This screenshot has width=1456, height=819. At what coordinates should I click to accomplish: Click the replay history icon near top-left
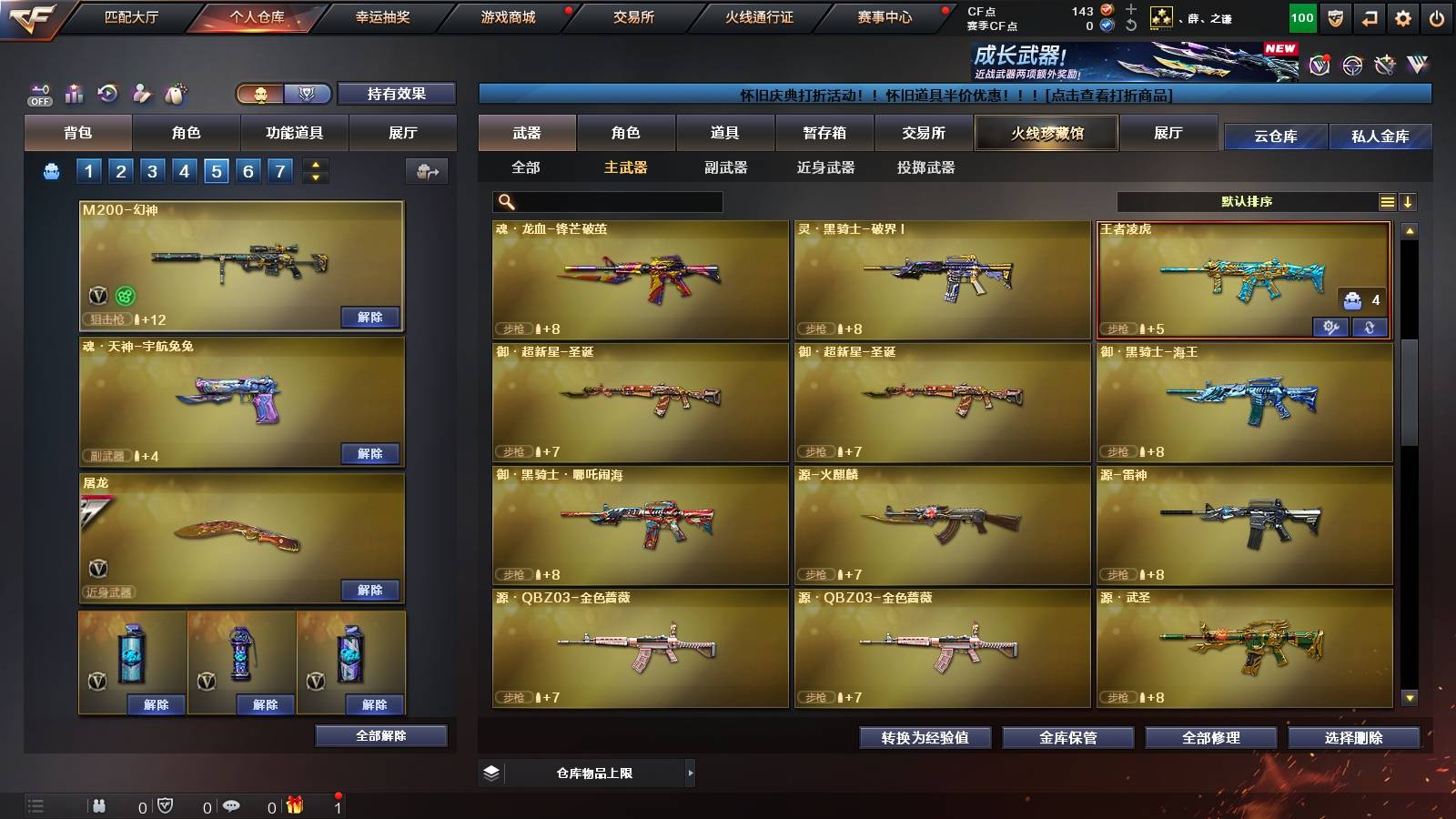(108, 92)
